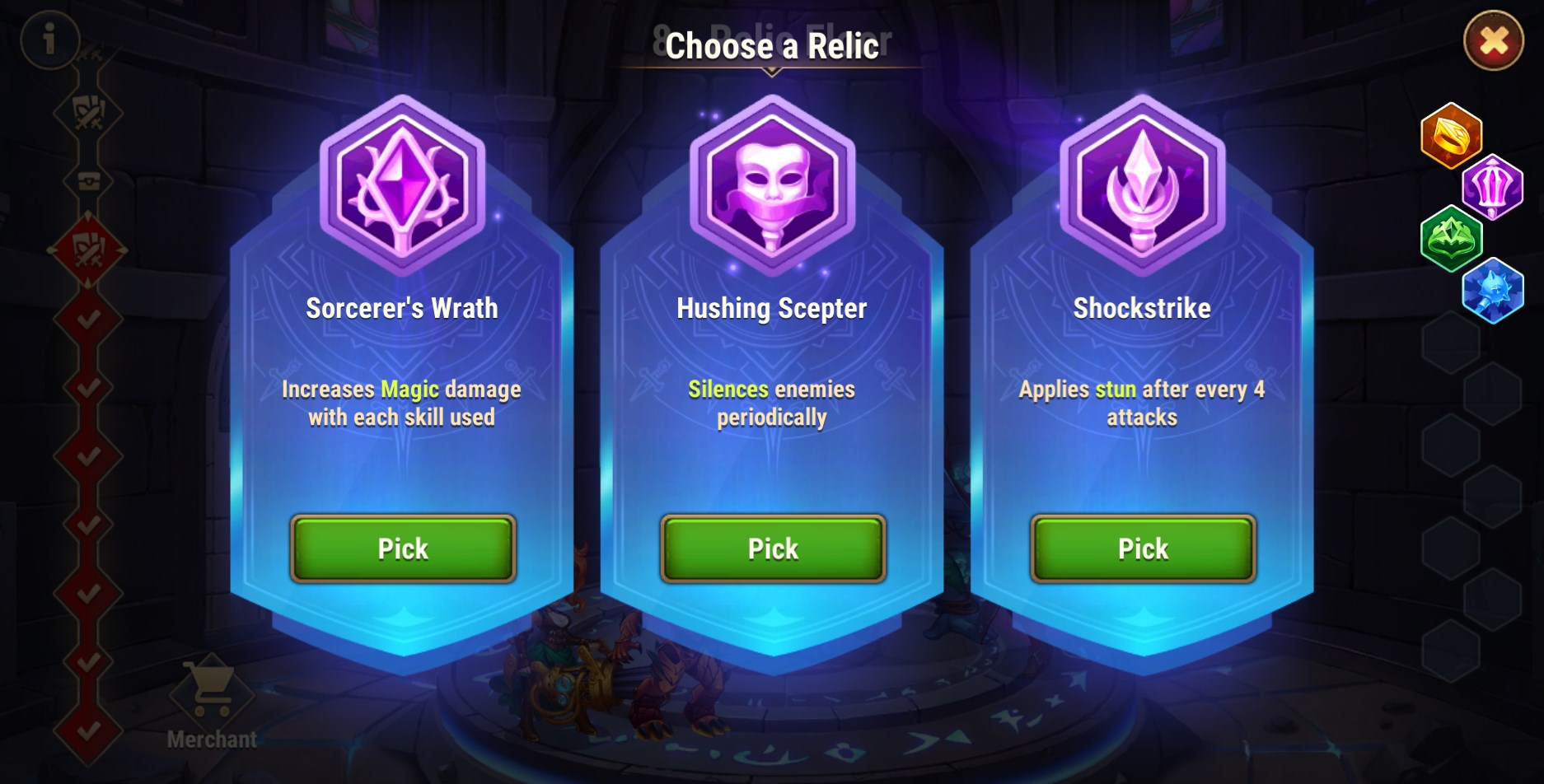The width and height of the screenshot is (1544, 784).
Task: Pick the Shockstrike relic
Action: click(1143, 548)
